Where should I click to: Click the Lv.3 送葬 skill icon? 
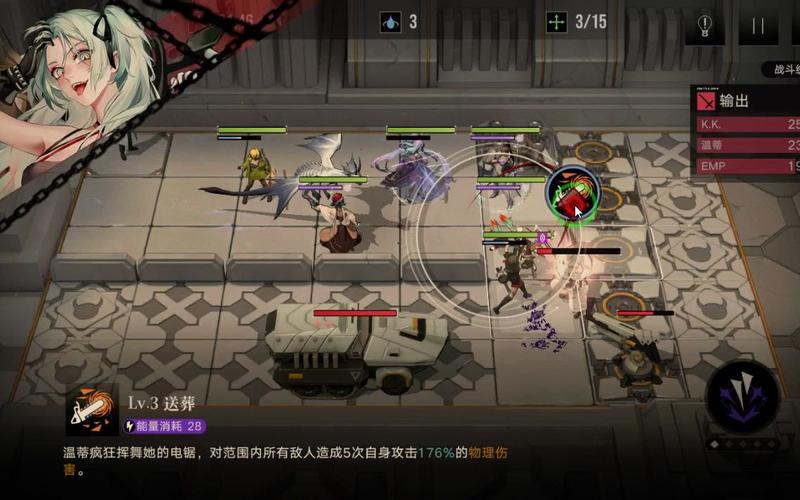pos(92,411)
